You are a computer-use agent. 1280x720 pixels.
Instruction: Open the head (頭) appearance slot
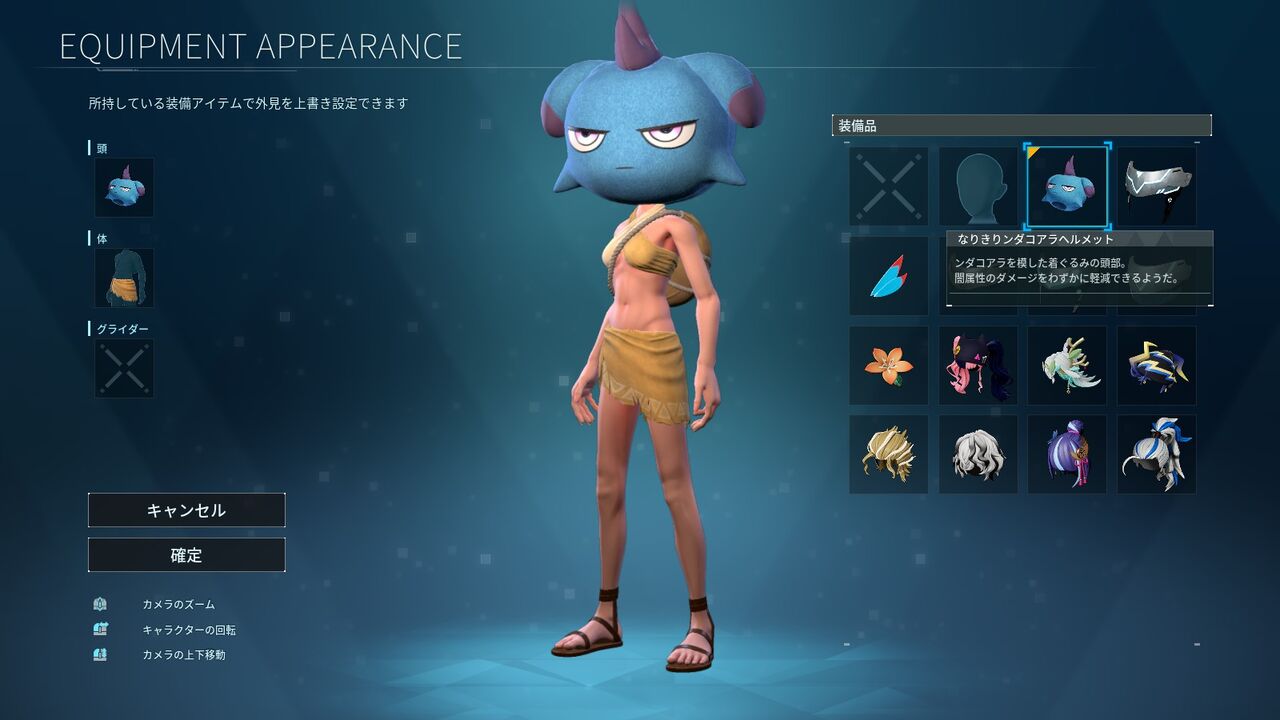(x=124, y=187)
